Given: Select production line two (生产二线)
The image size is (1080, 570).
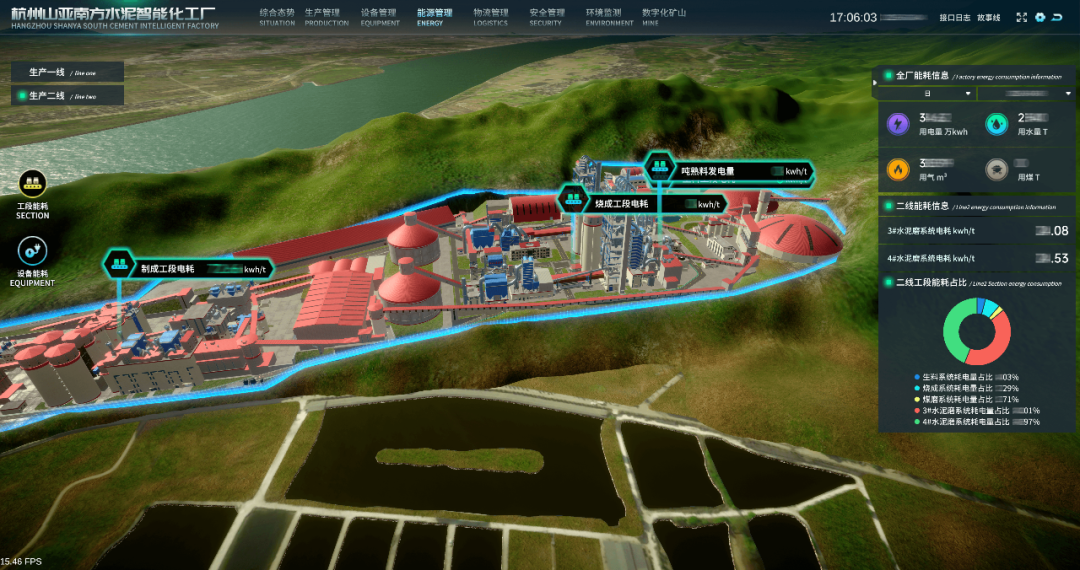Looking at the screenshot, I should (68, 96).
